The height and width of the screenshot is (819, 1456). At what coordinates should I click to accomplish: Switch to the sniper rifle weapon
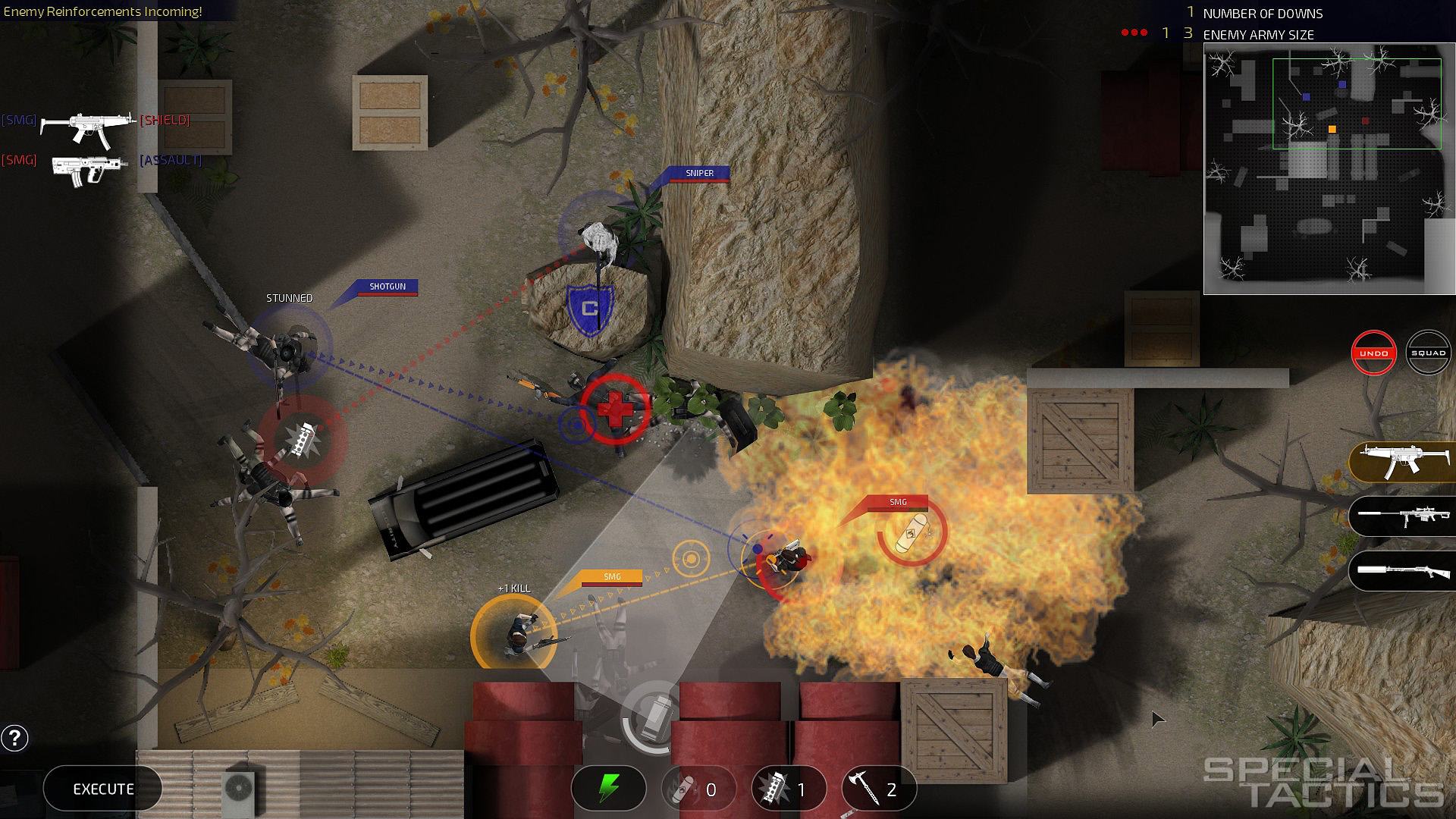tap(1402, 516)
